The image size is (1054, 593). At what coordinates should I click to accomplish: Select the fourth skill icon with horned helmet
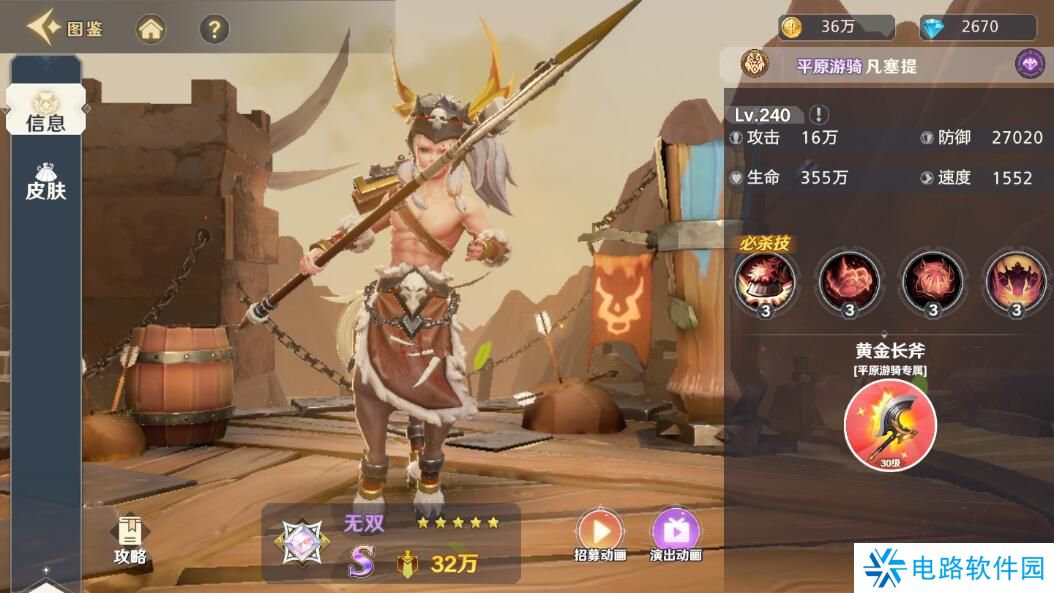click(x=1016, y=281)
